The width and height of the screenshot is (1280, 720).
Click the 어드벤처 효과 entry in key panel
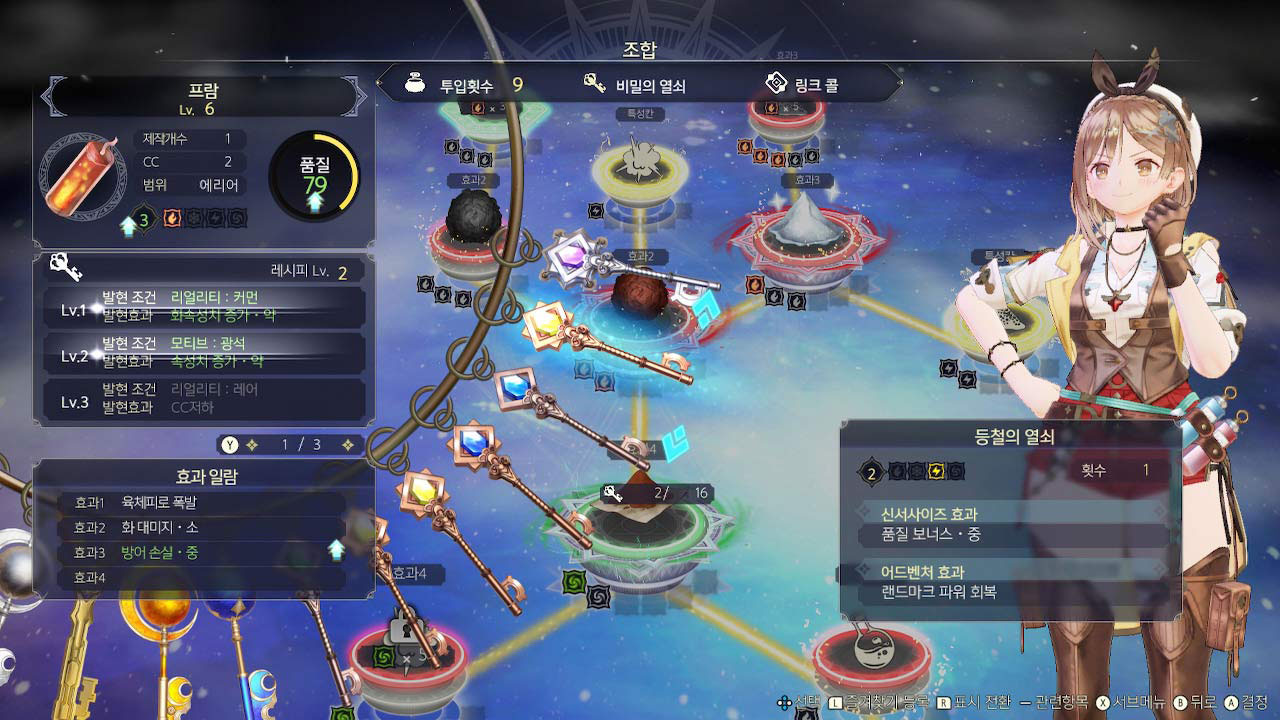[1011, 582]
